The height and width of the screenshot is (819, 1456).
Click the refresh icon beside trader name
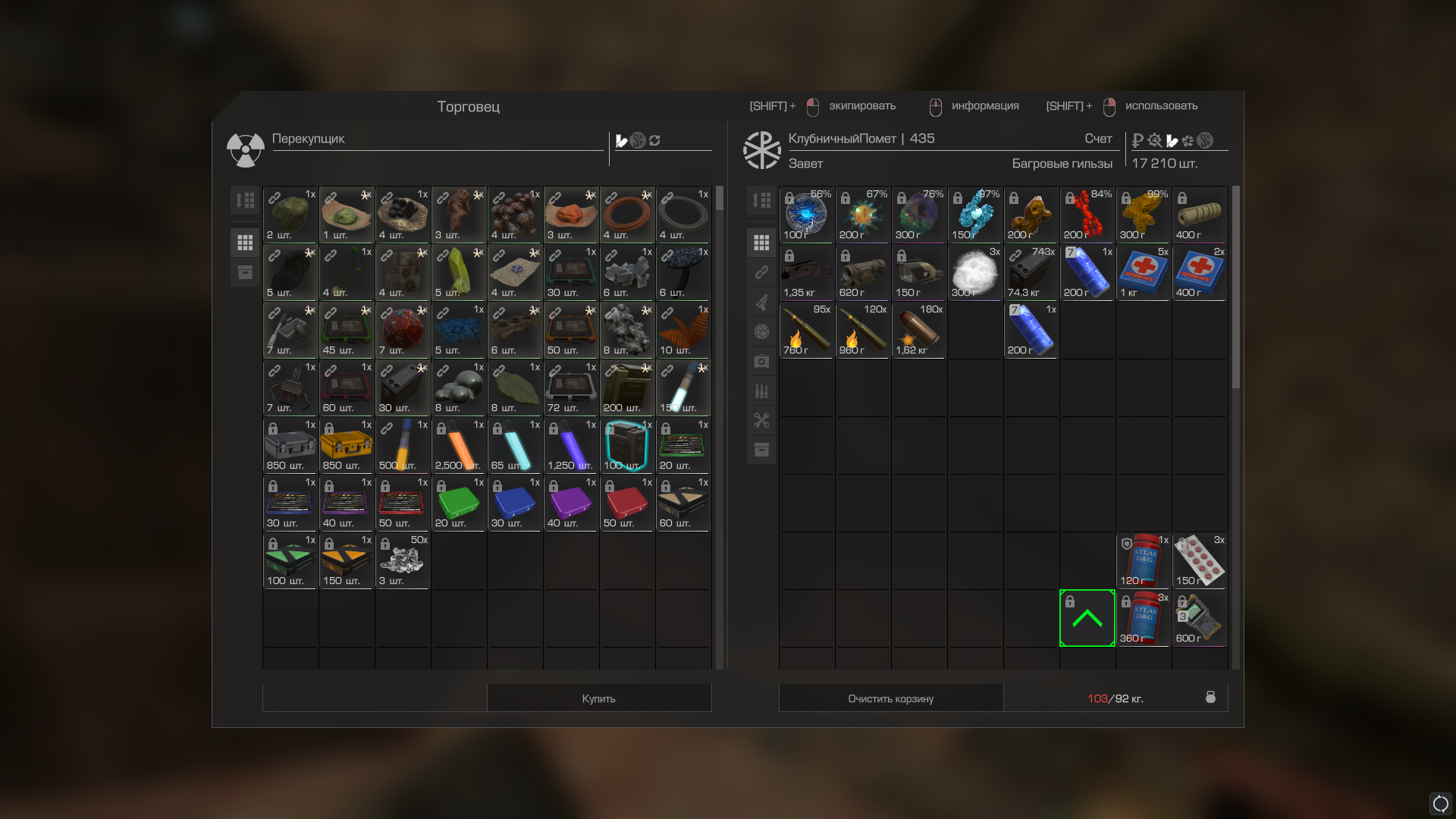pyautogui.click(x=655, y=140)
